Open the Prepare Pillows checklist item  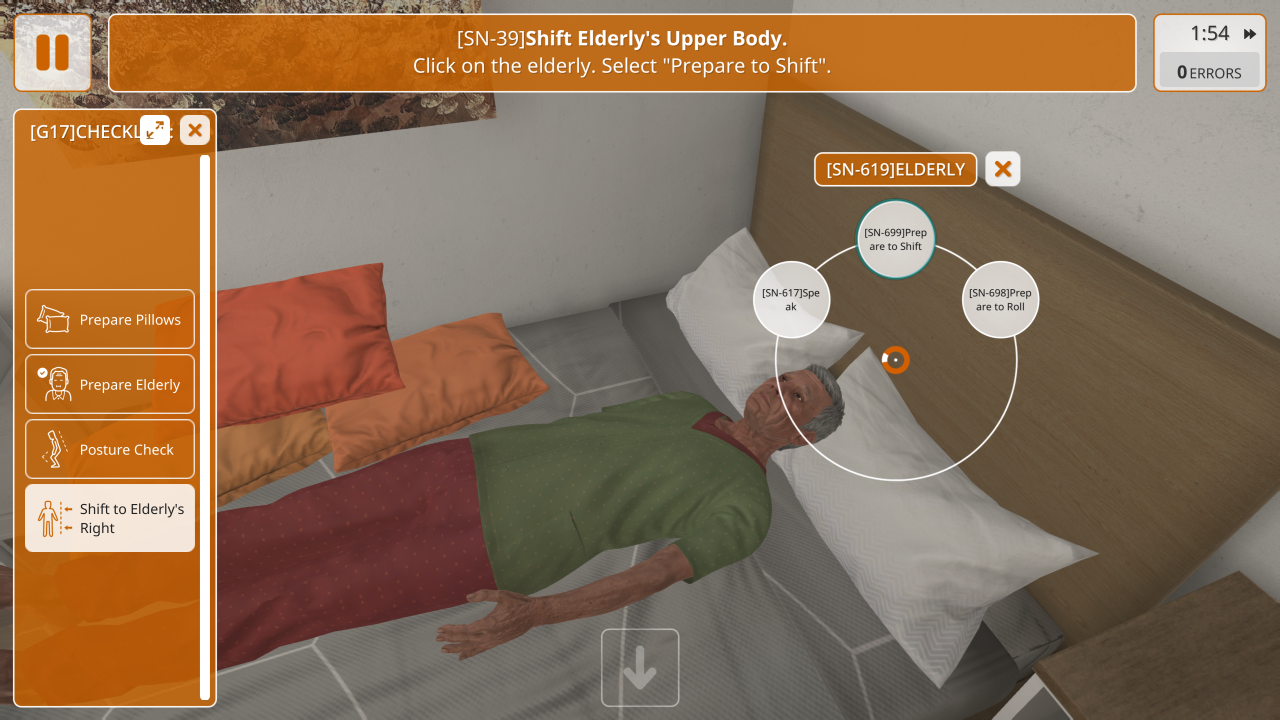[x=110, y=320]
